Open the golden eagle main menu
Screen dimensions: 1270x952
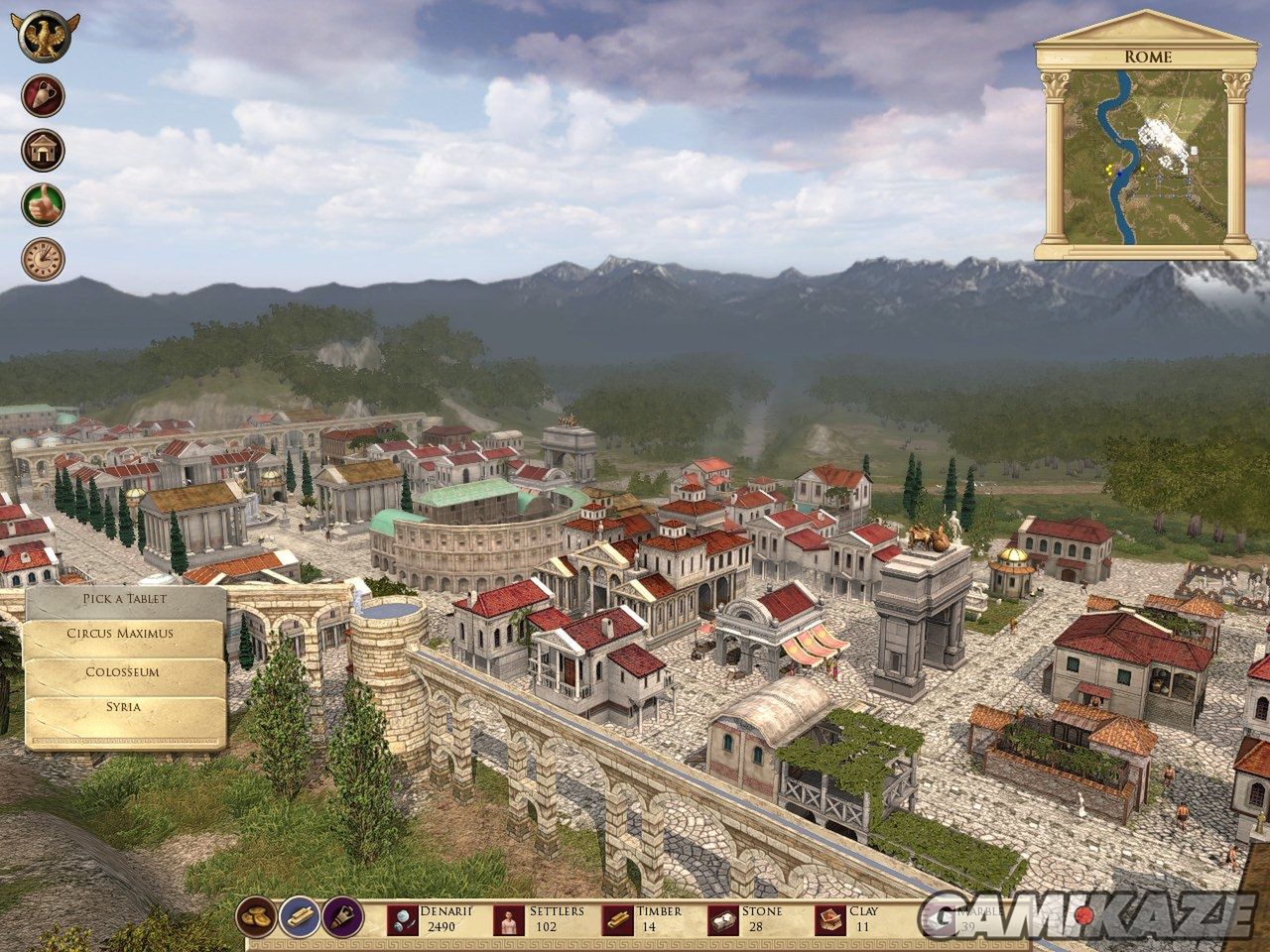coord(43,36)
